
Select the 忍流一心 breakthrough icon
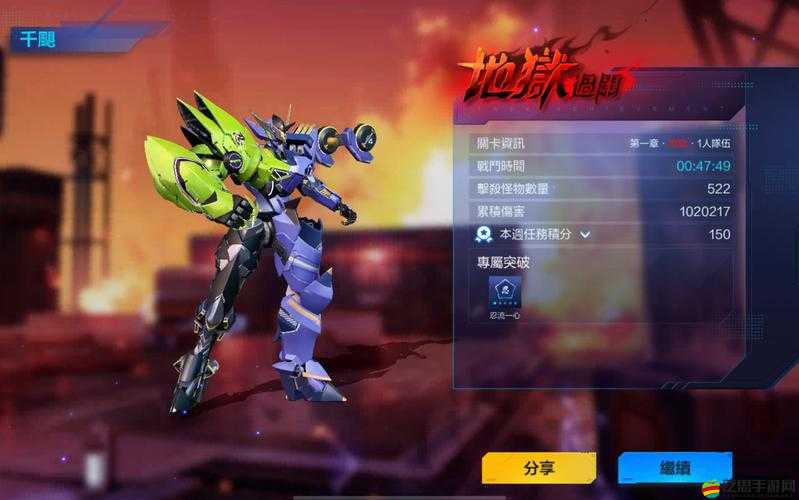tap(504, 291)
